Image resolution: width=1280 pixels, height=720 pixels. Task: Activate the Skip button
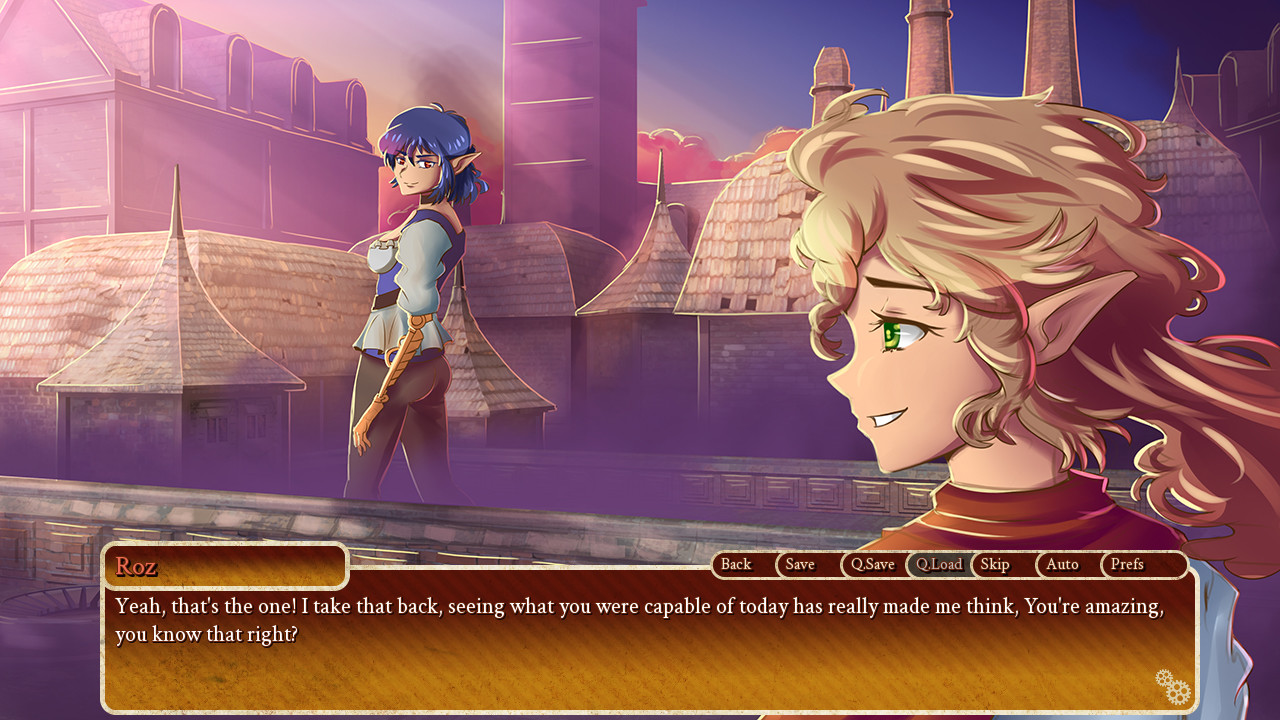pyautogui.click(x=995, y=565)
